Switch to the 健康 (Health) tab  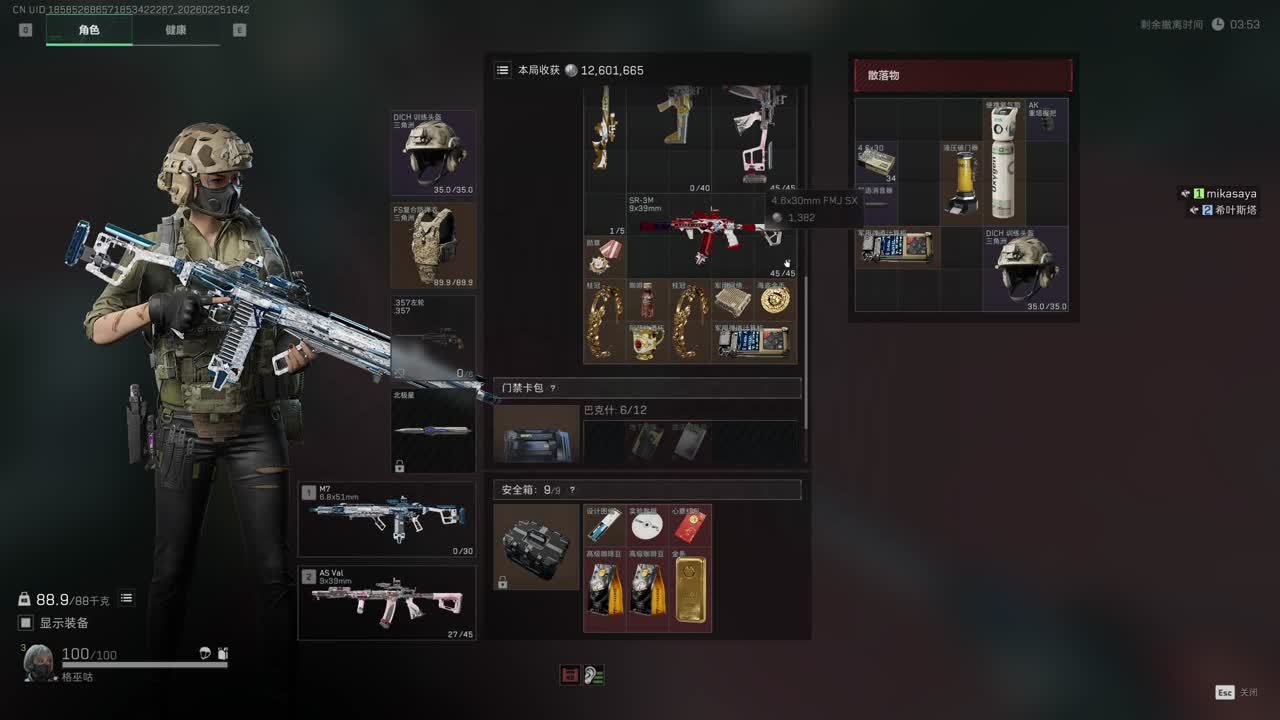[176, 30]
